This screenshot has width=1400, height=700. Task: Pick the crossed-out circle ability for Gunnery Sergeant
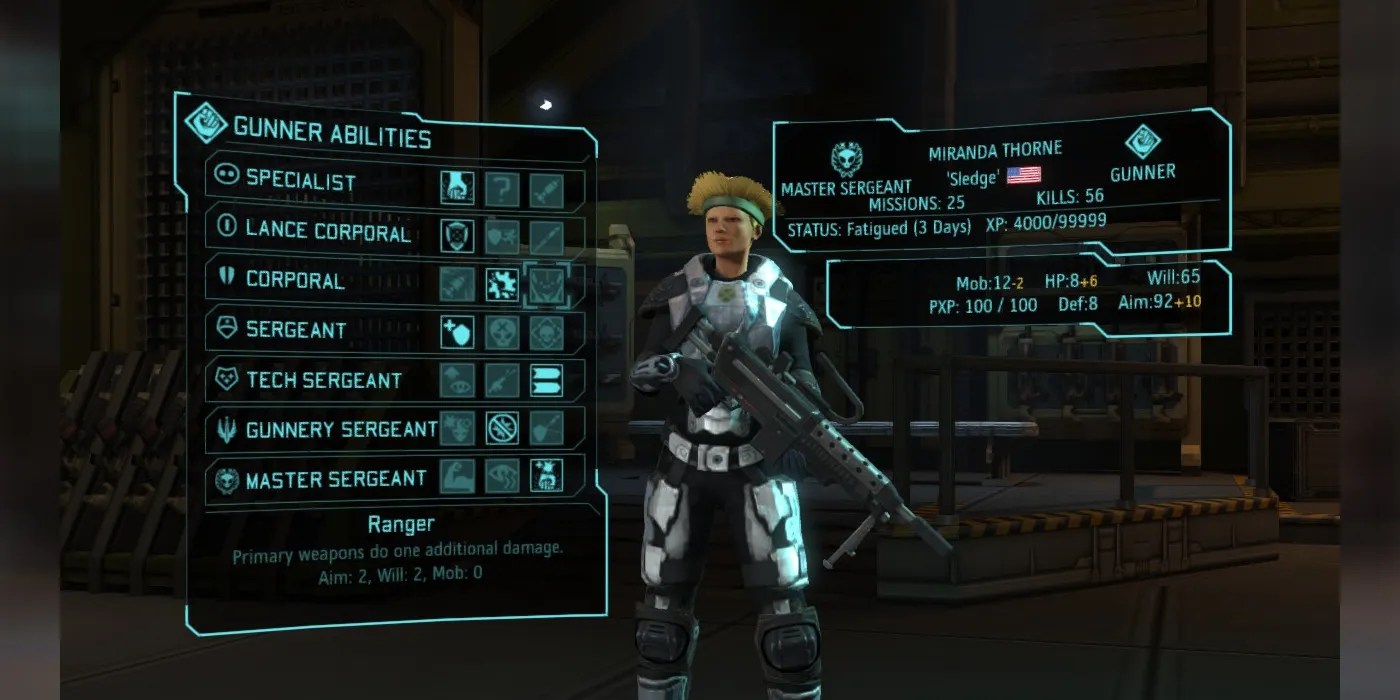[502, 428]
